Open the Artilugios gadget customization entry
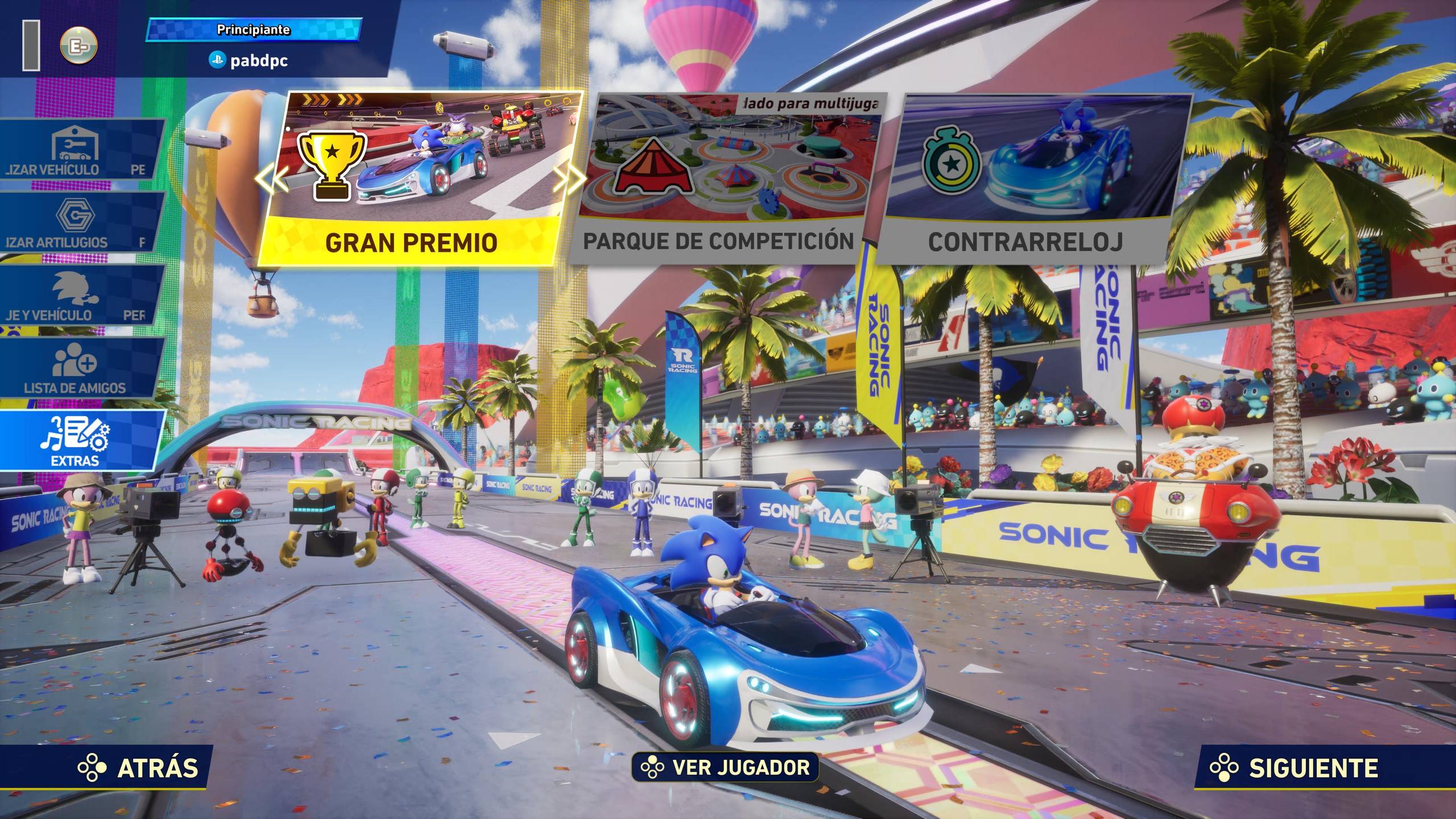1456x819 pixels. pos(77,222)
